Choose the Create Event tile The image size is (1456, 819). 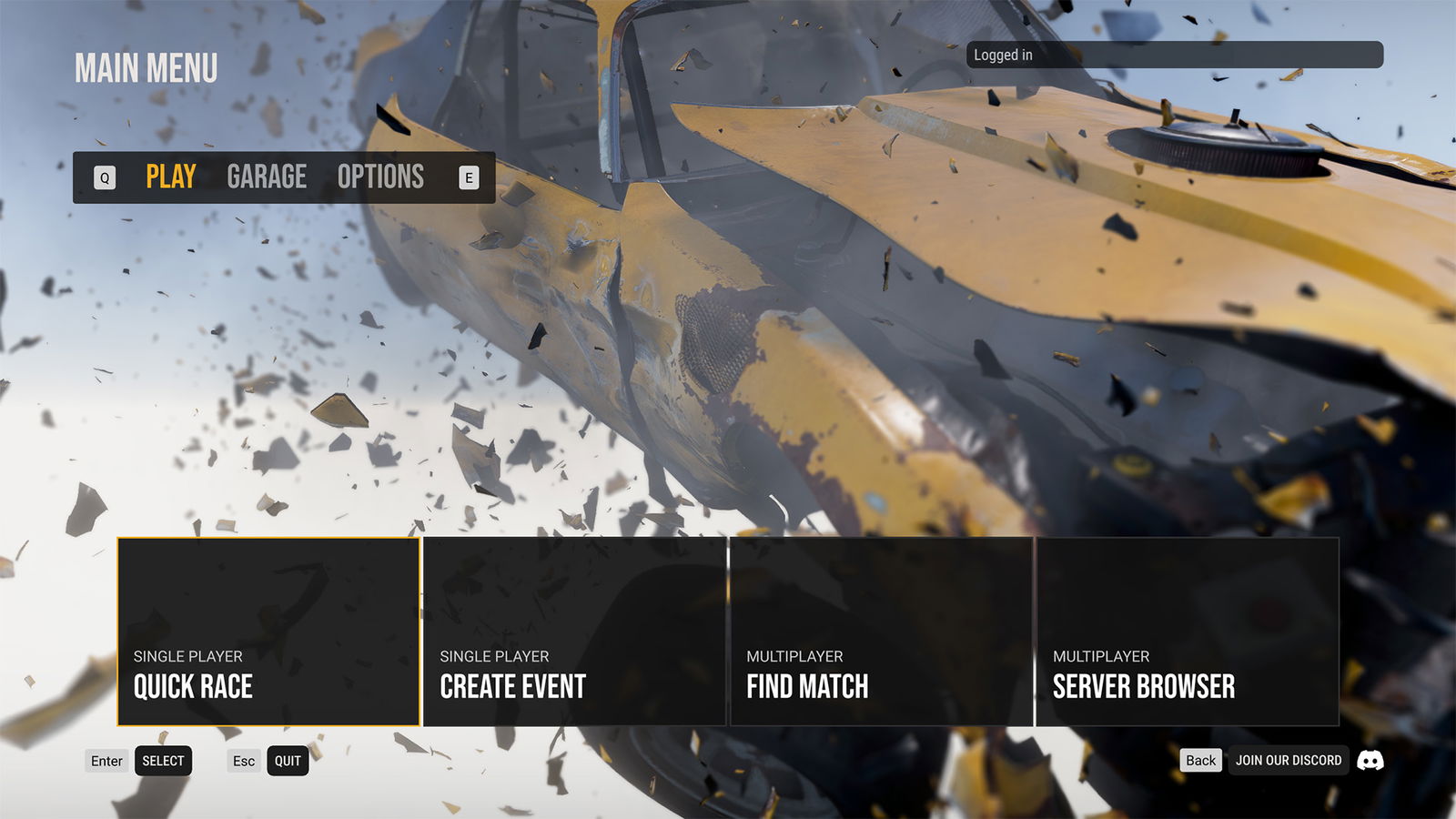[574, 632]
